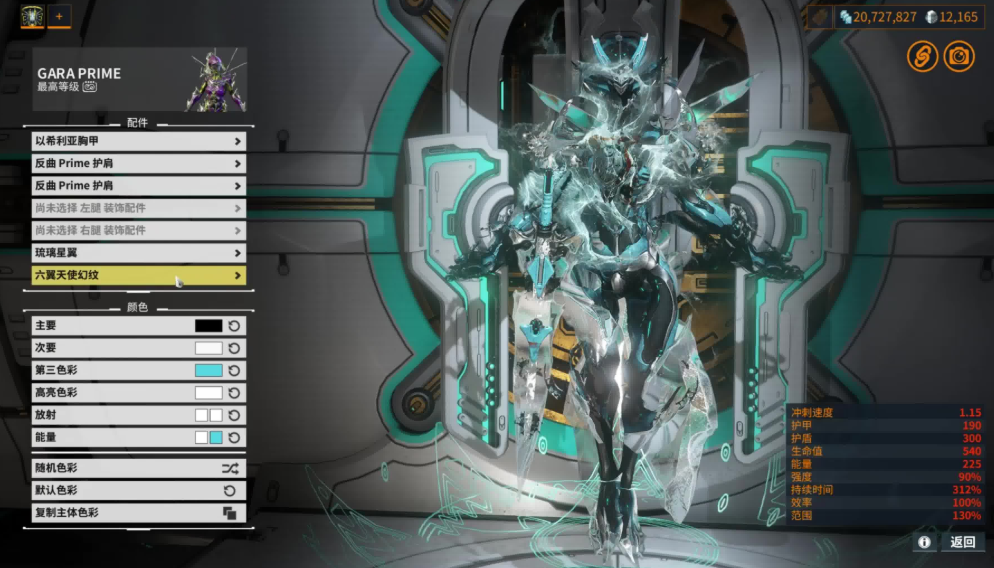Pick the black 主要 color swatch

(208, 326)
